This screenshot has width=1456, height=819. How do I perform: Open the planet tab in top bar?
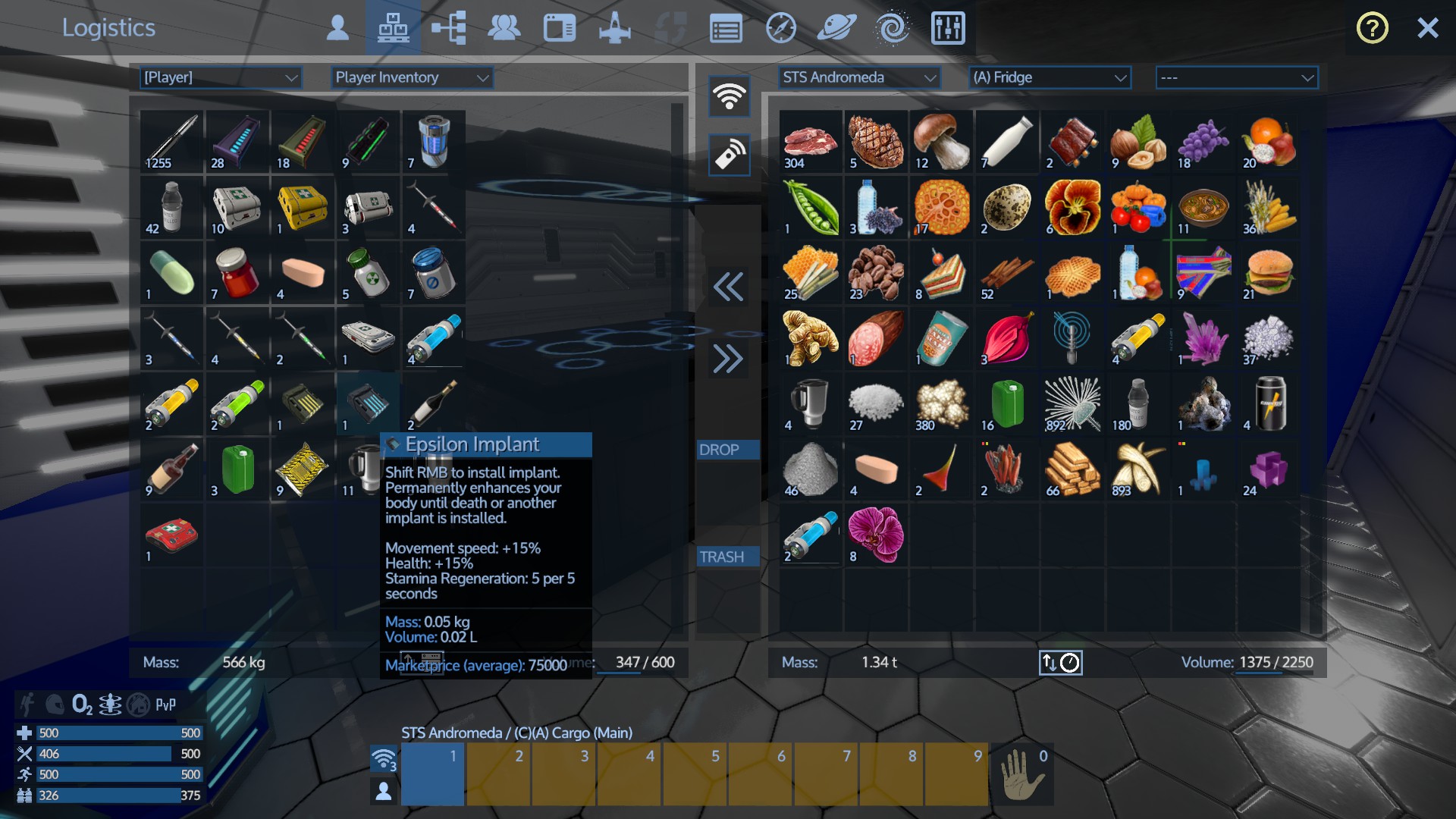click(836, 29)
